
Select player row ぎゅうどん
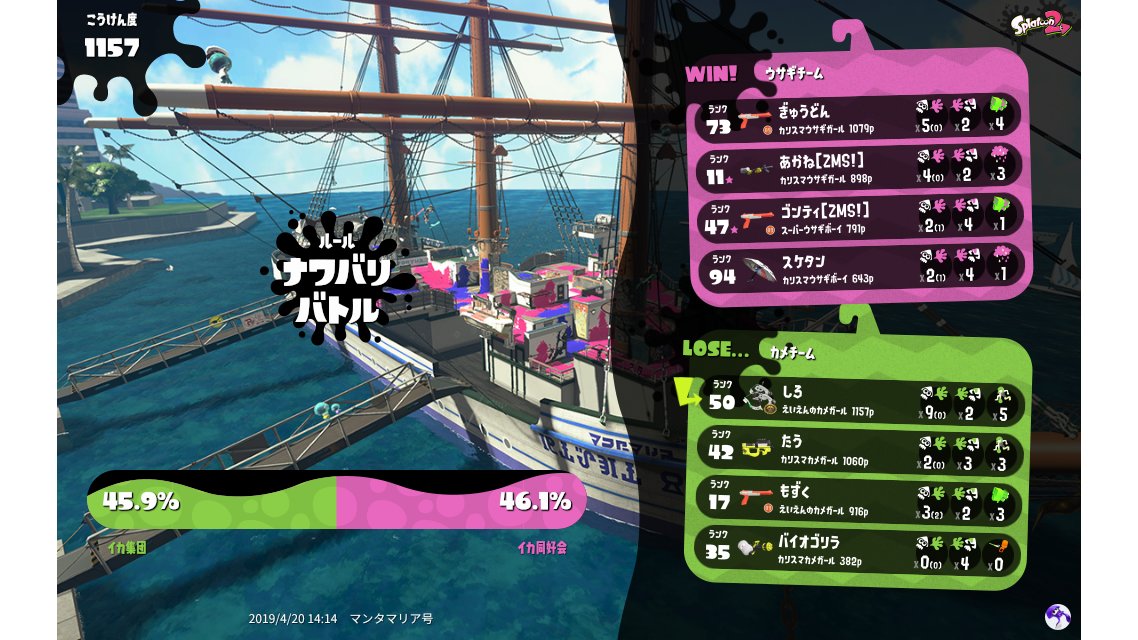point(858,117)
